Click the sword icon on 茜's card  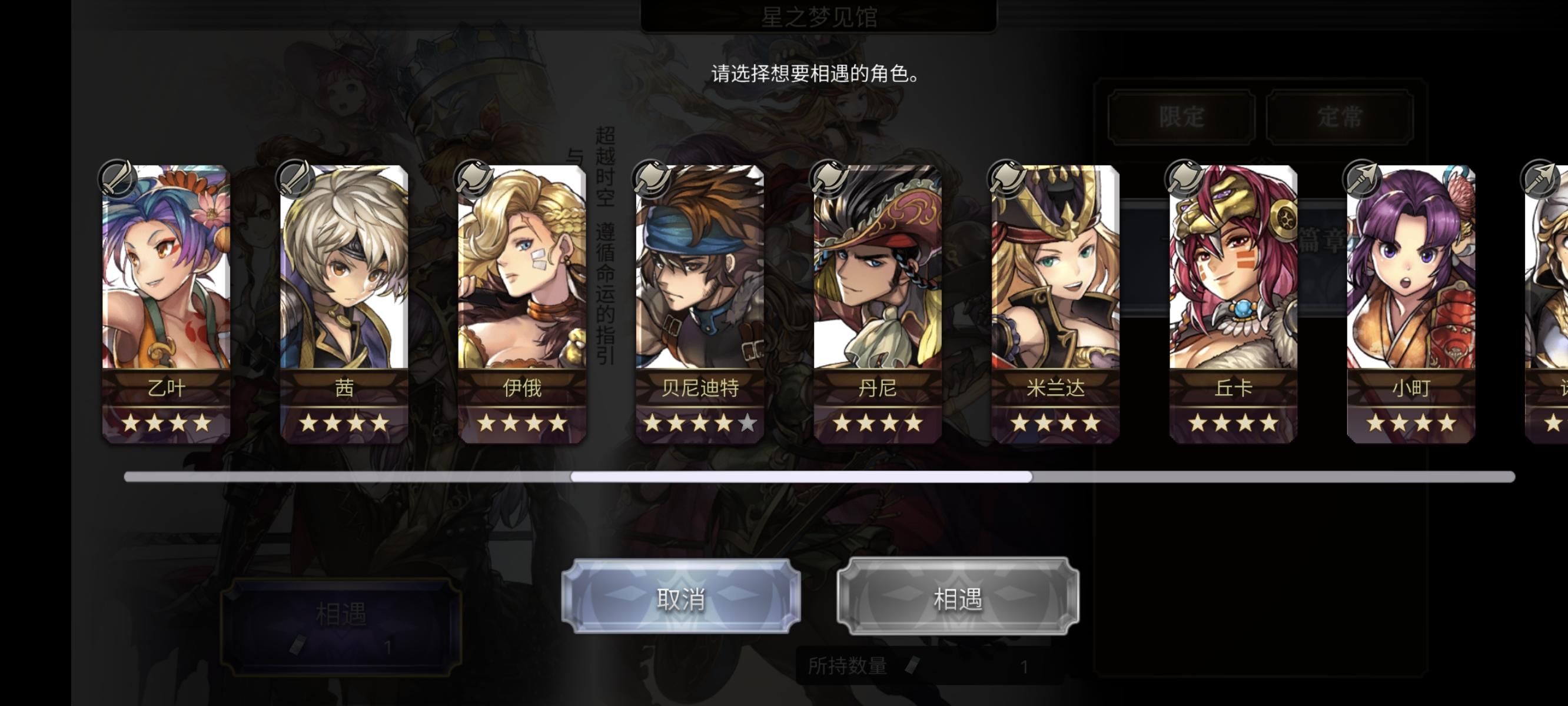[297, 177]
